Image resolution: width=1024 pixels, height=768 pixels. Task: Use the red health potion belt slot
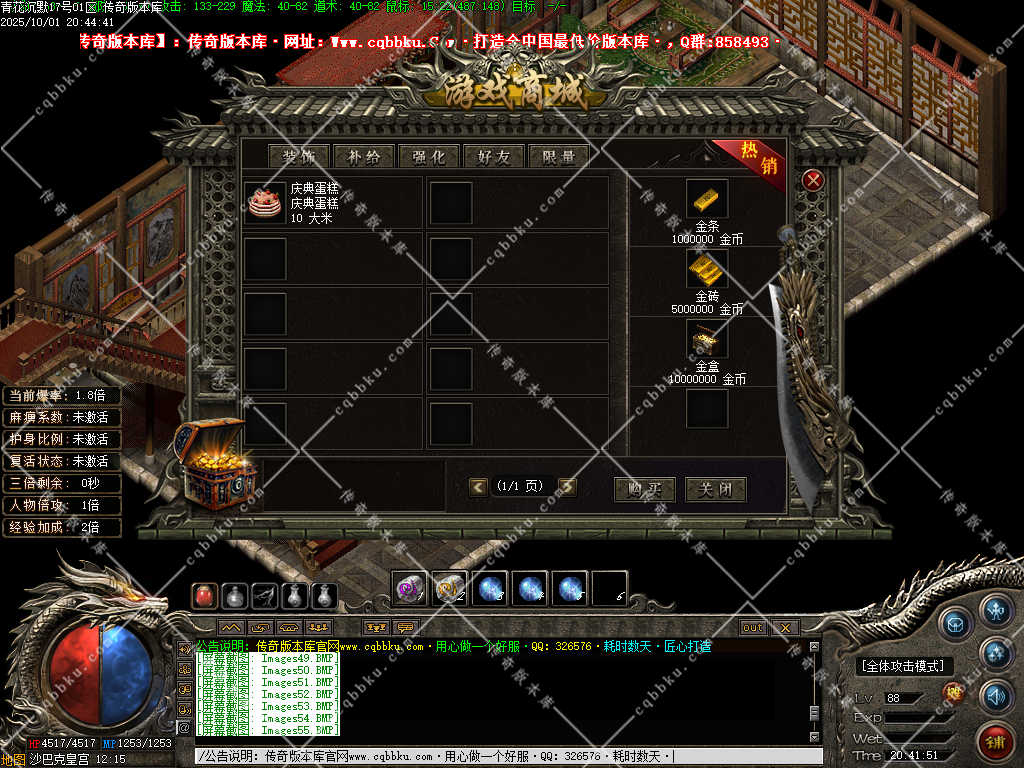[x=205, y=596]
